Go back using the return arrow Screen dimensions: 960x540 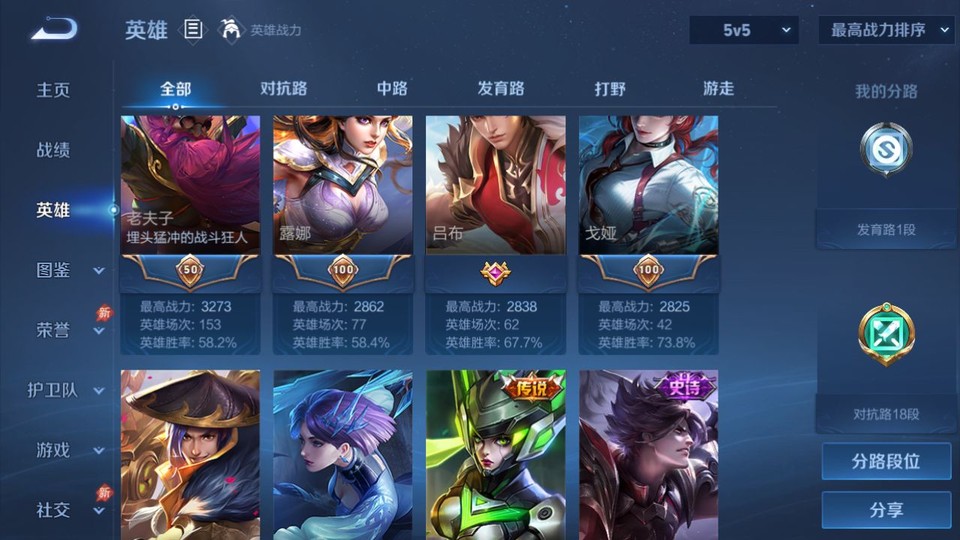coord(54,29)
